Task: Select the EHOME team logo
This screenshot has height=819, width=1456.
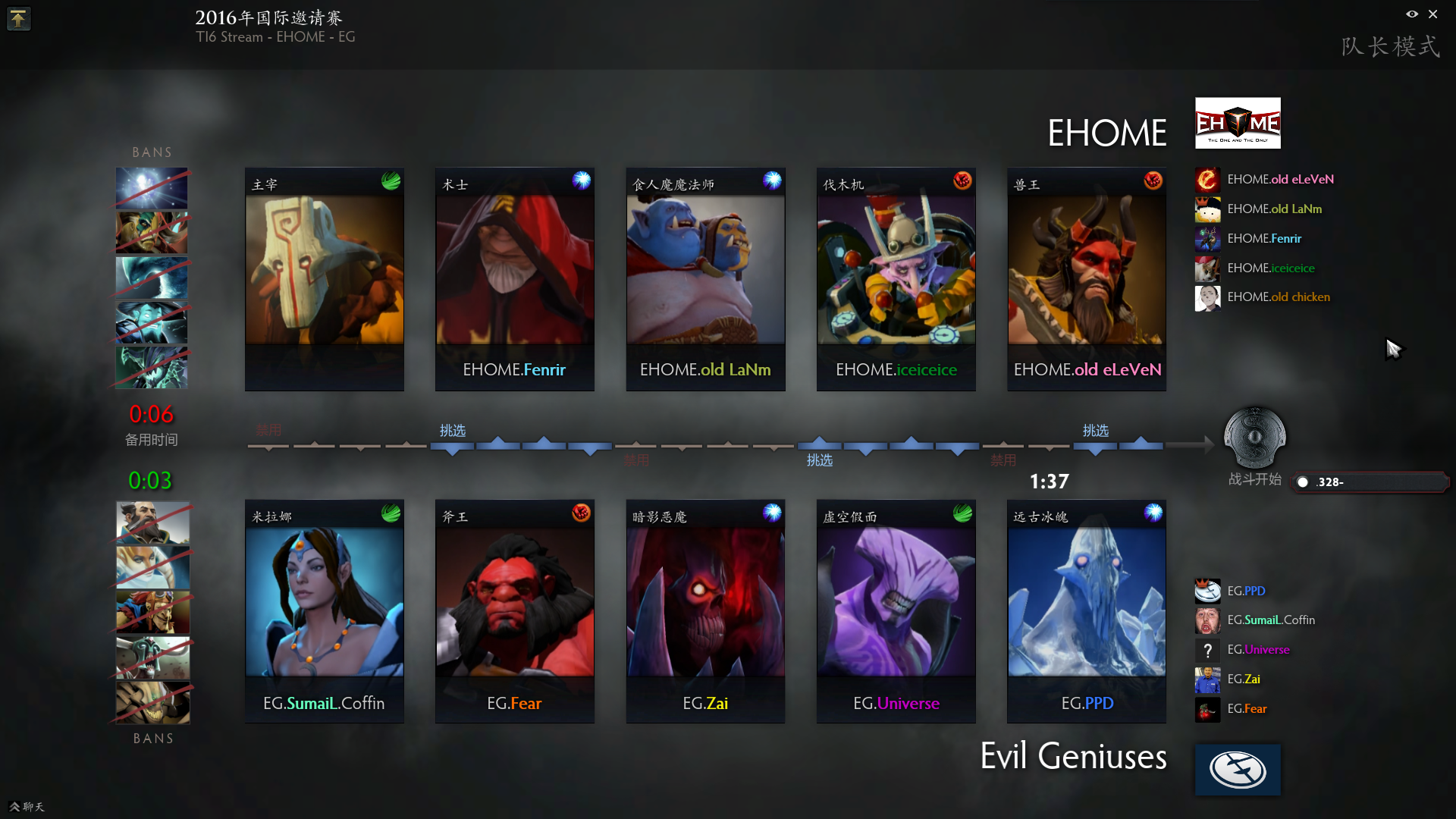Action: [x=1237, y=122]
